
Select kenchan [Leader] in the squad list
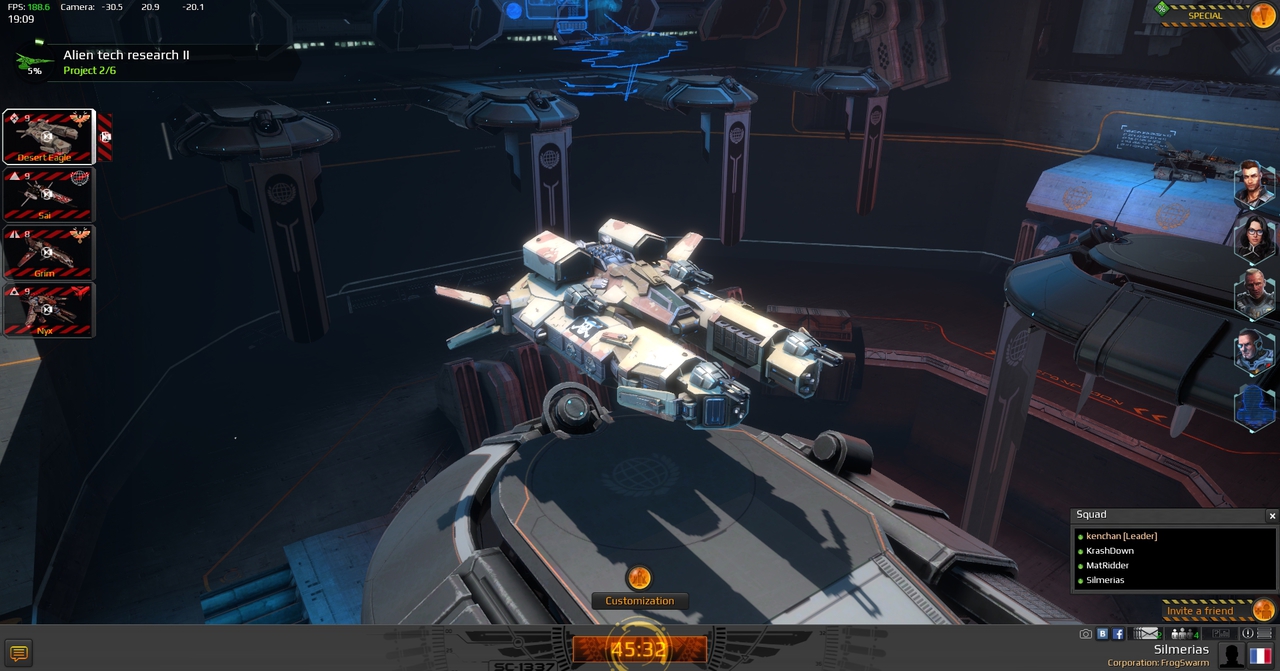coord(1121,536)
